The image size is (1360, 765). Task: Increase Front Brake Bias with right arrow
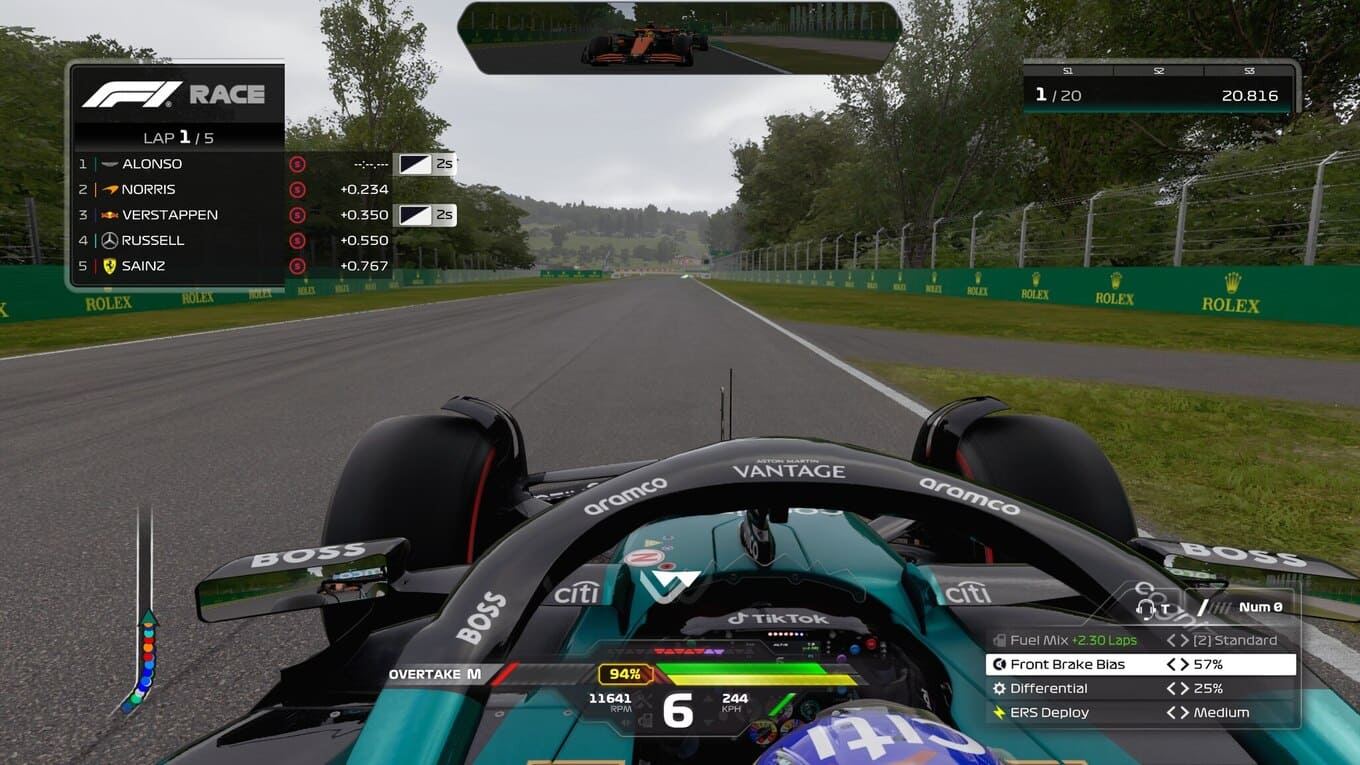pos(1184,664)
